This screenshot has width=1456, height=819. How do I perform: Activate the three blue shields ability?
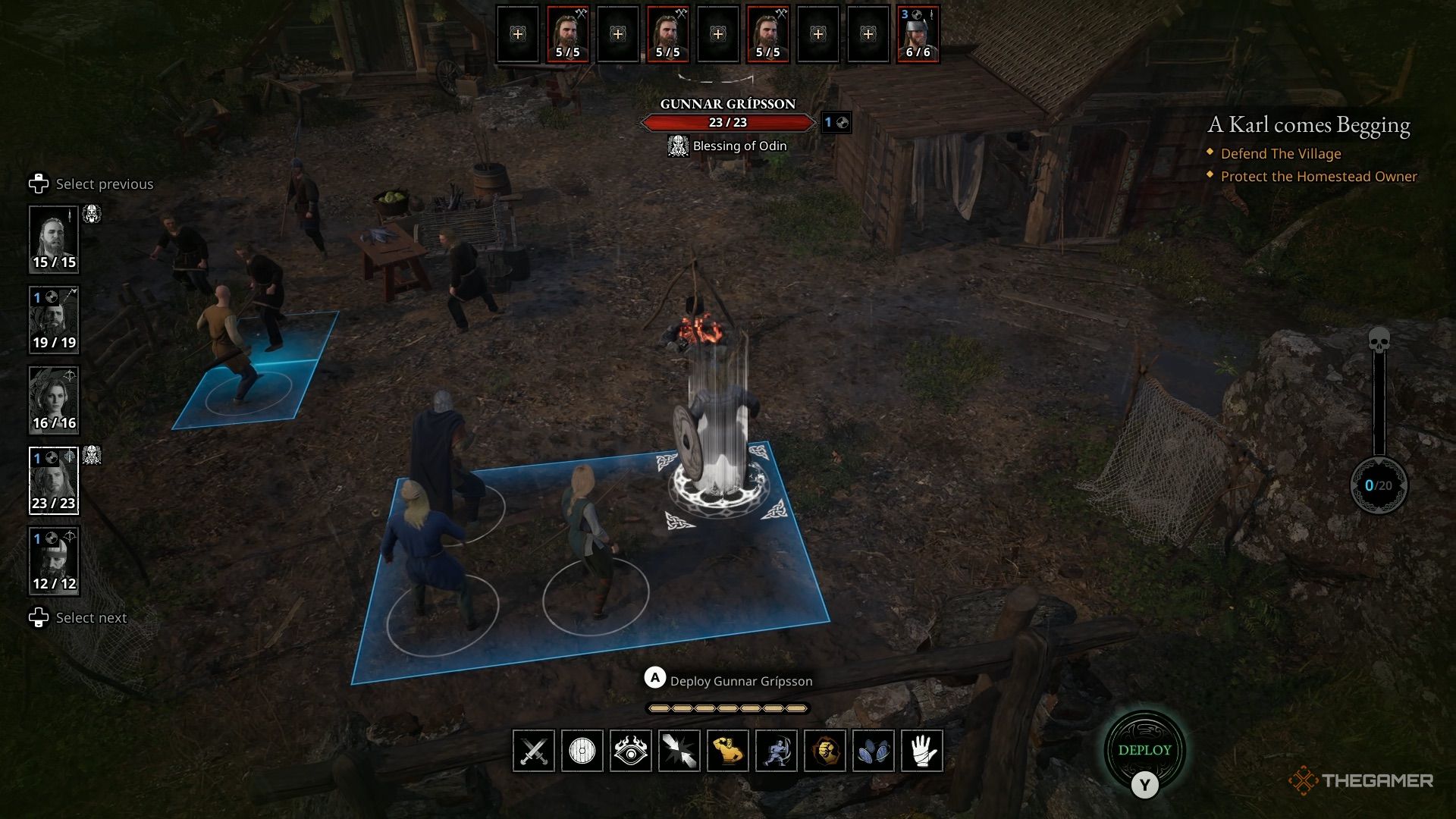(874, 752)
